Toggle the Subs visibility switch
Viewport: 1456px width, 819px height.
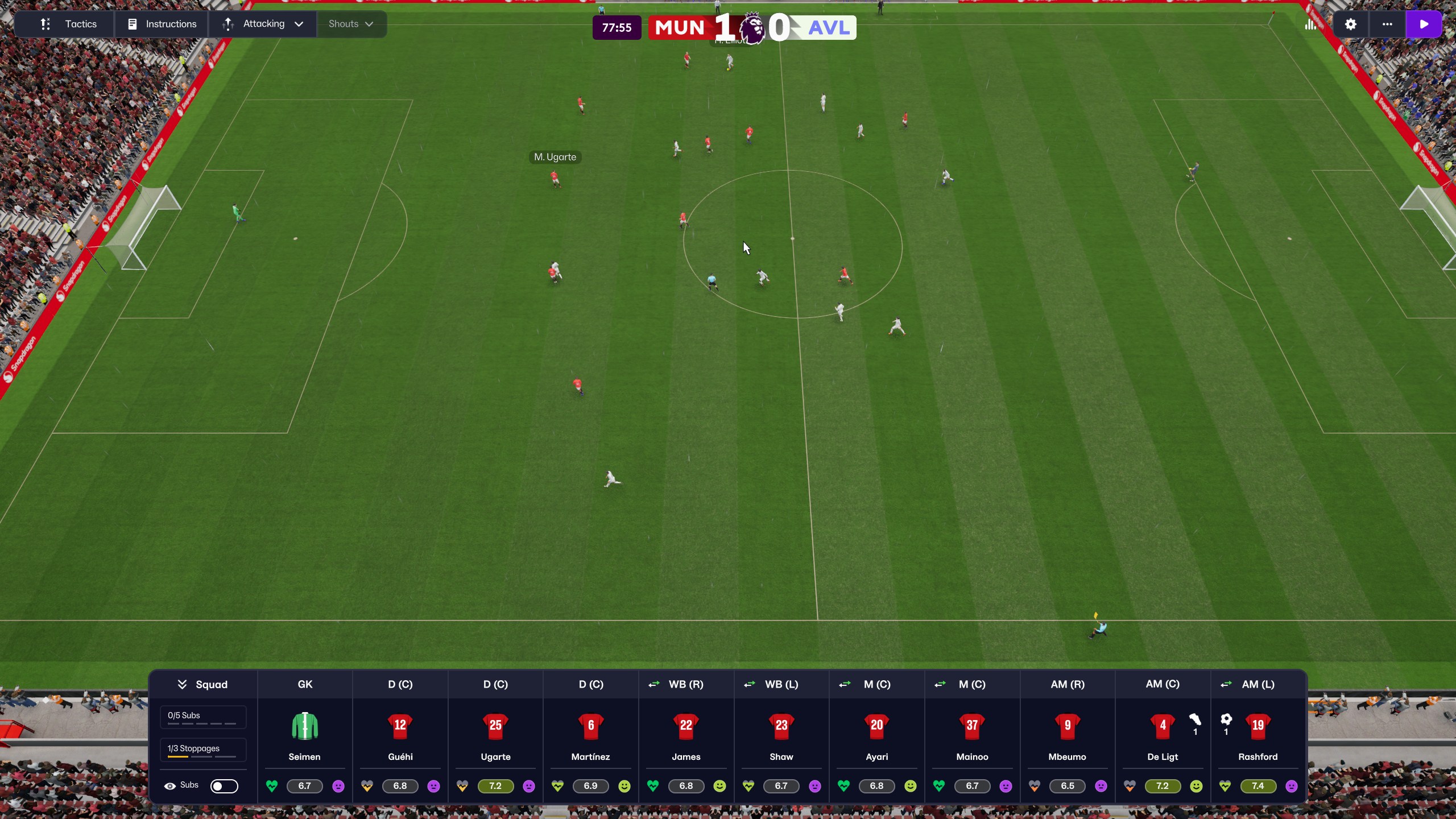point(224,786)
